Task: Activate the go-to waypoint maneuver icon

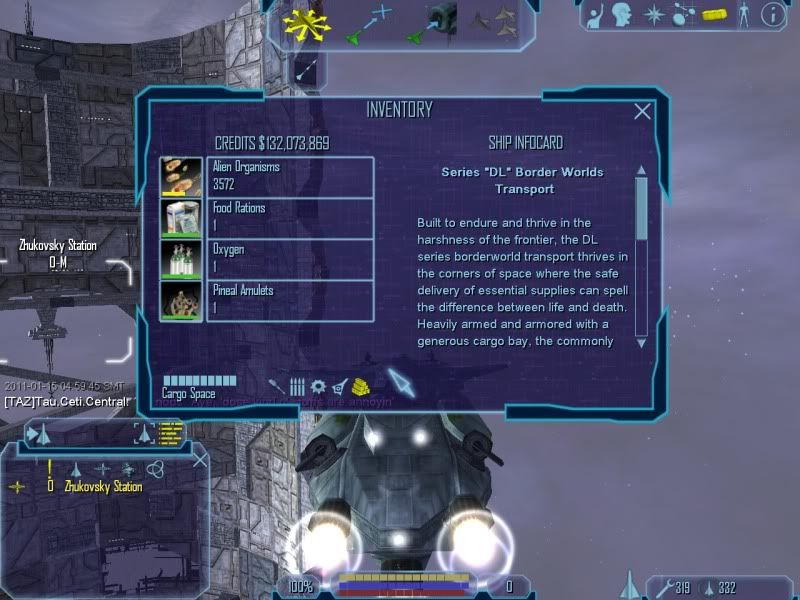Action: 367,24
